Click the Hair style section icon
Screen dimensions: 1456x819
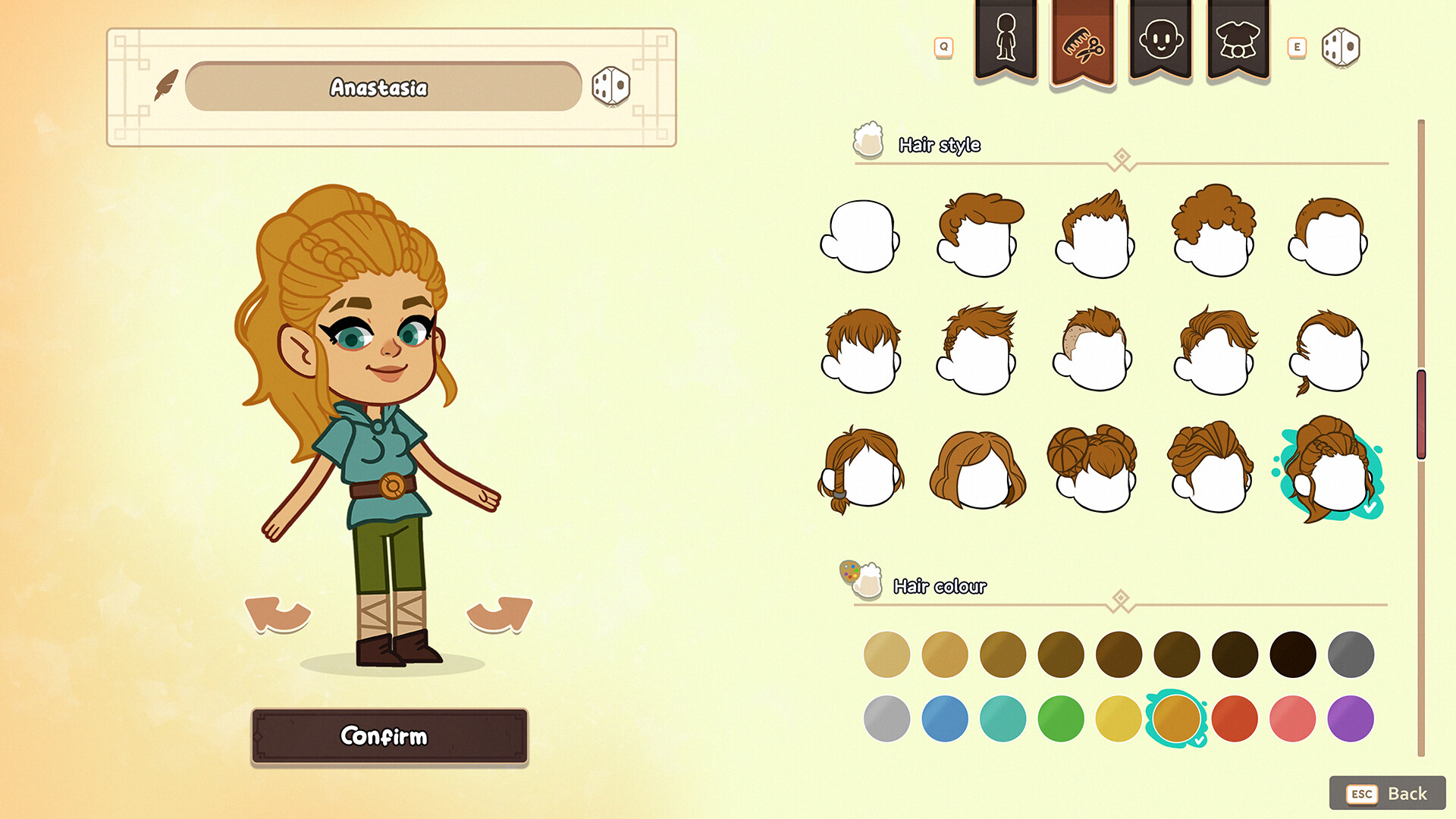pos(869,140)
